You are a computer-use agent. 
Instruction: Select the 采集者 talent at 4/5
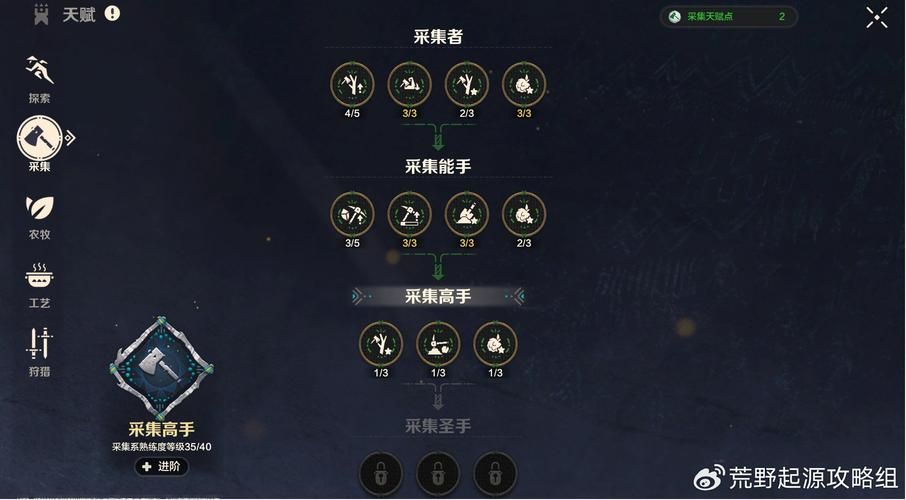coord(352,84)
